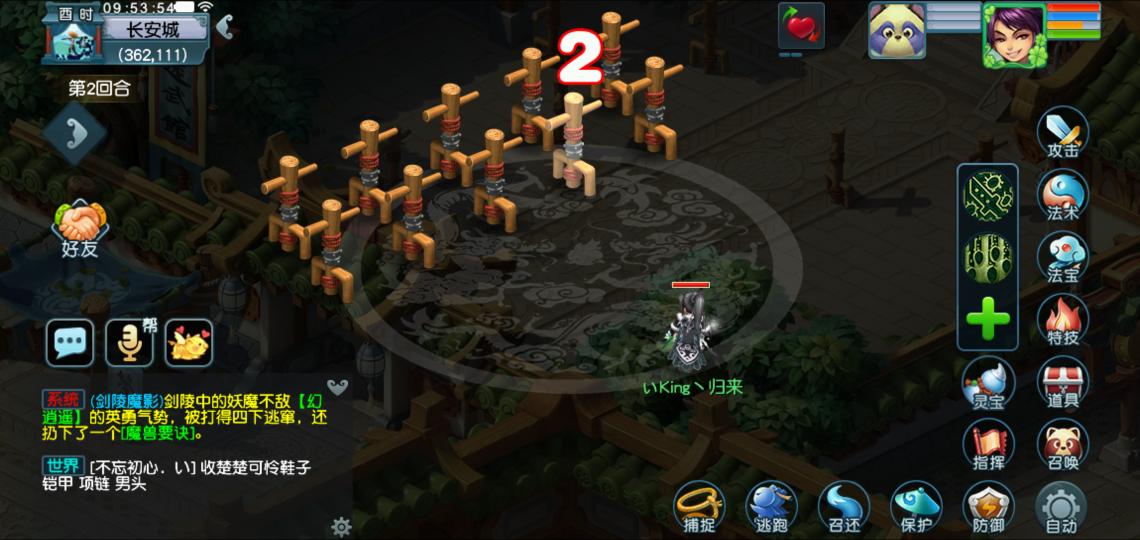
Task: Open the 好友 friends handshake icon
Action: (81, 228)
